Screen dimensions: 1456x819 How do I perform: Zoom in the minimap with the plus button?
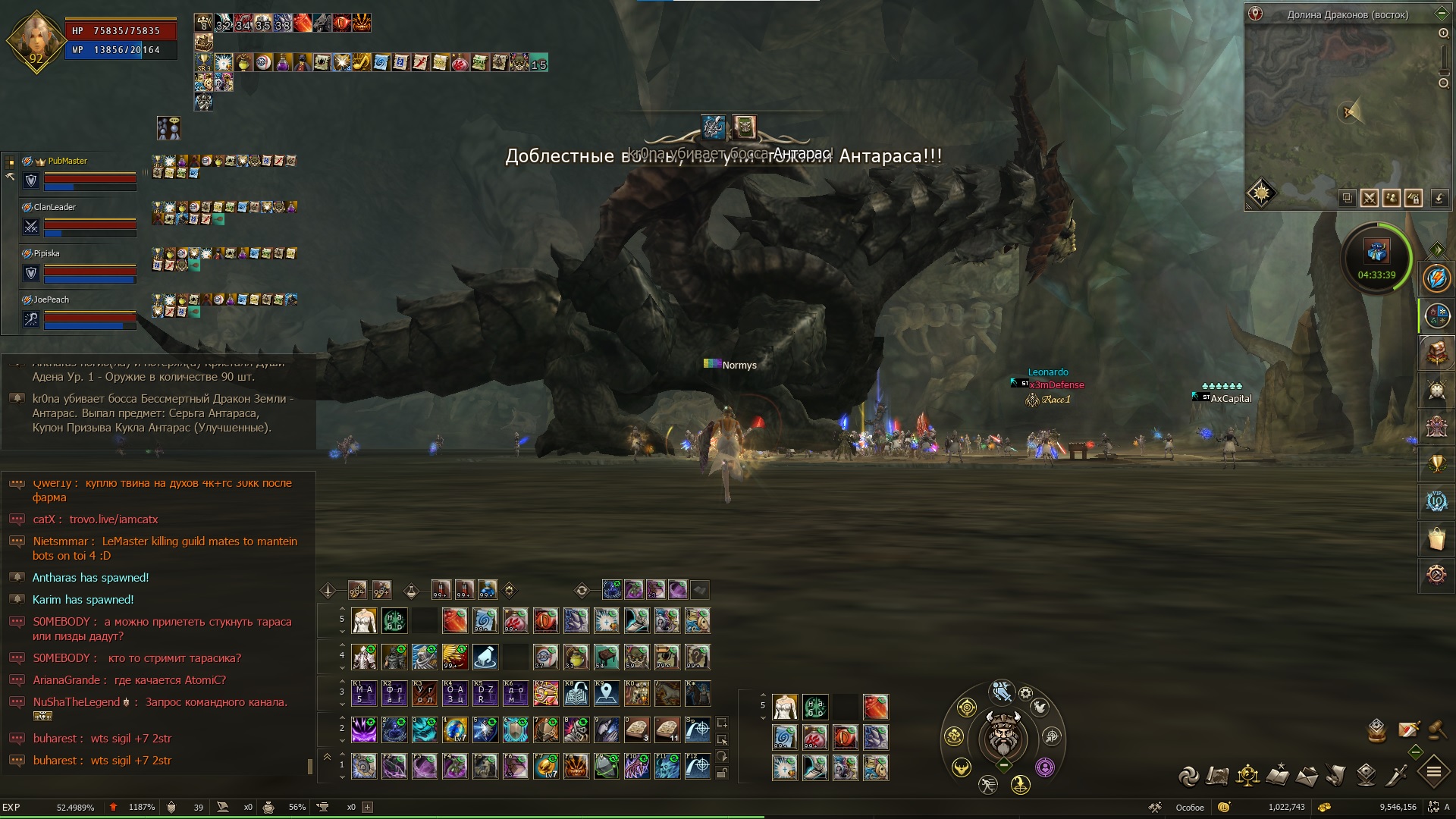tap(1443, 33)
